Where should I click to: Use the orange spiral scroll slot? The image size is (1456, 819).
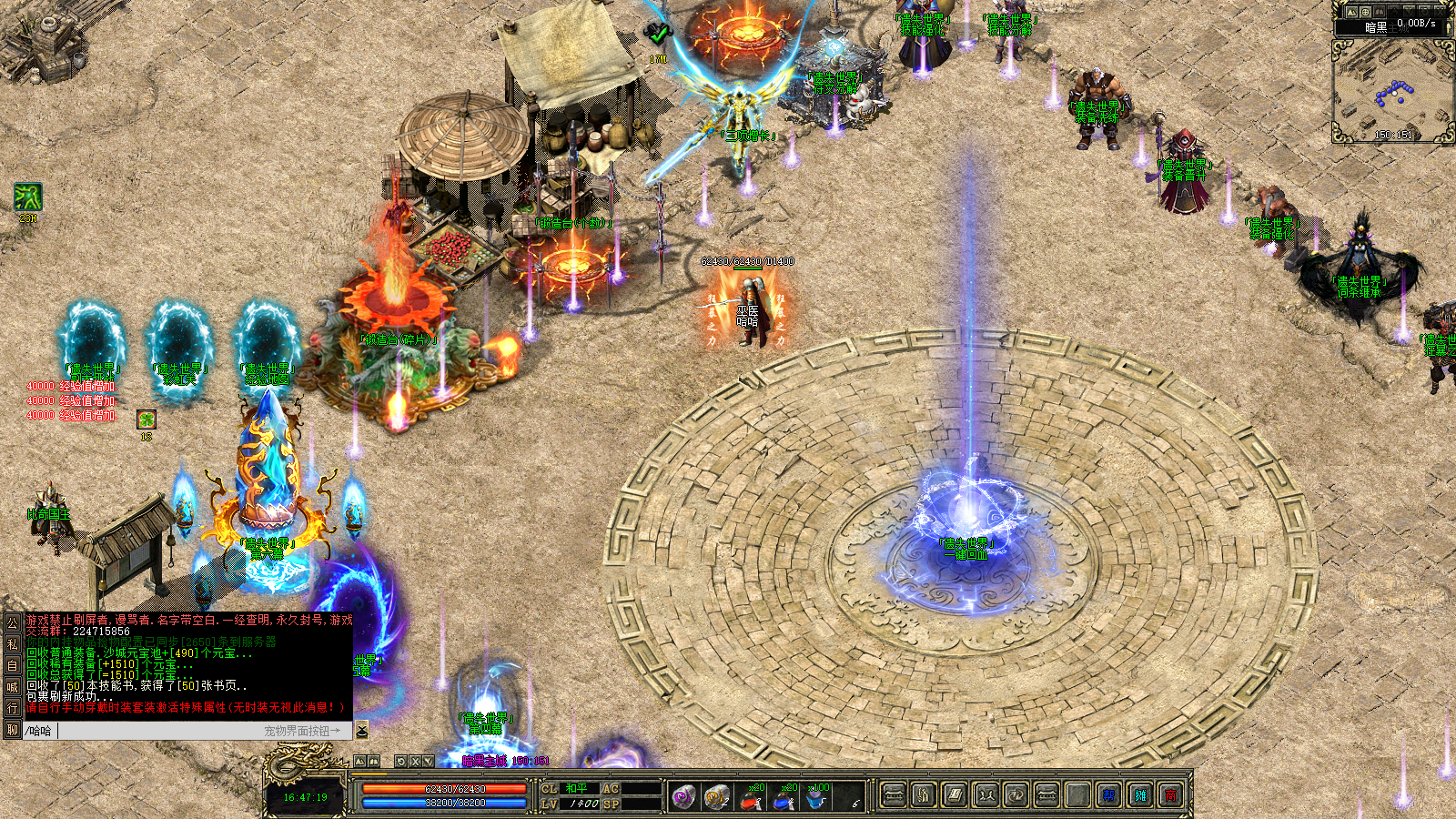[717, 797]
